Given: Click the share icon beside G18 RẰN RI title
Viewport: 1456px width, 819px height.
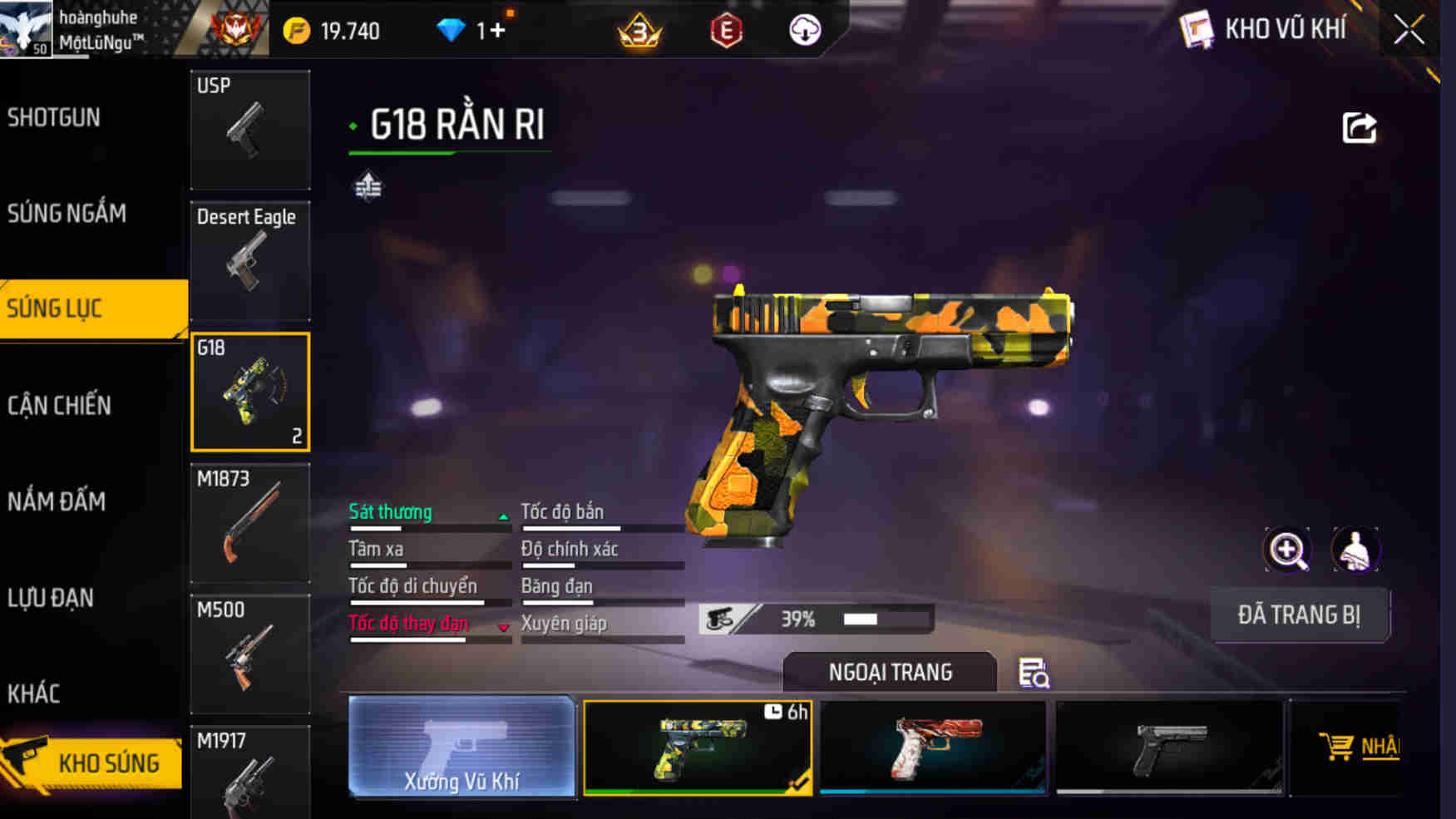Looking at the screenshot, I should pos(1359,125).
